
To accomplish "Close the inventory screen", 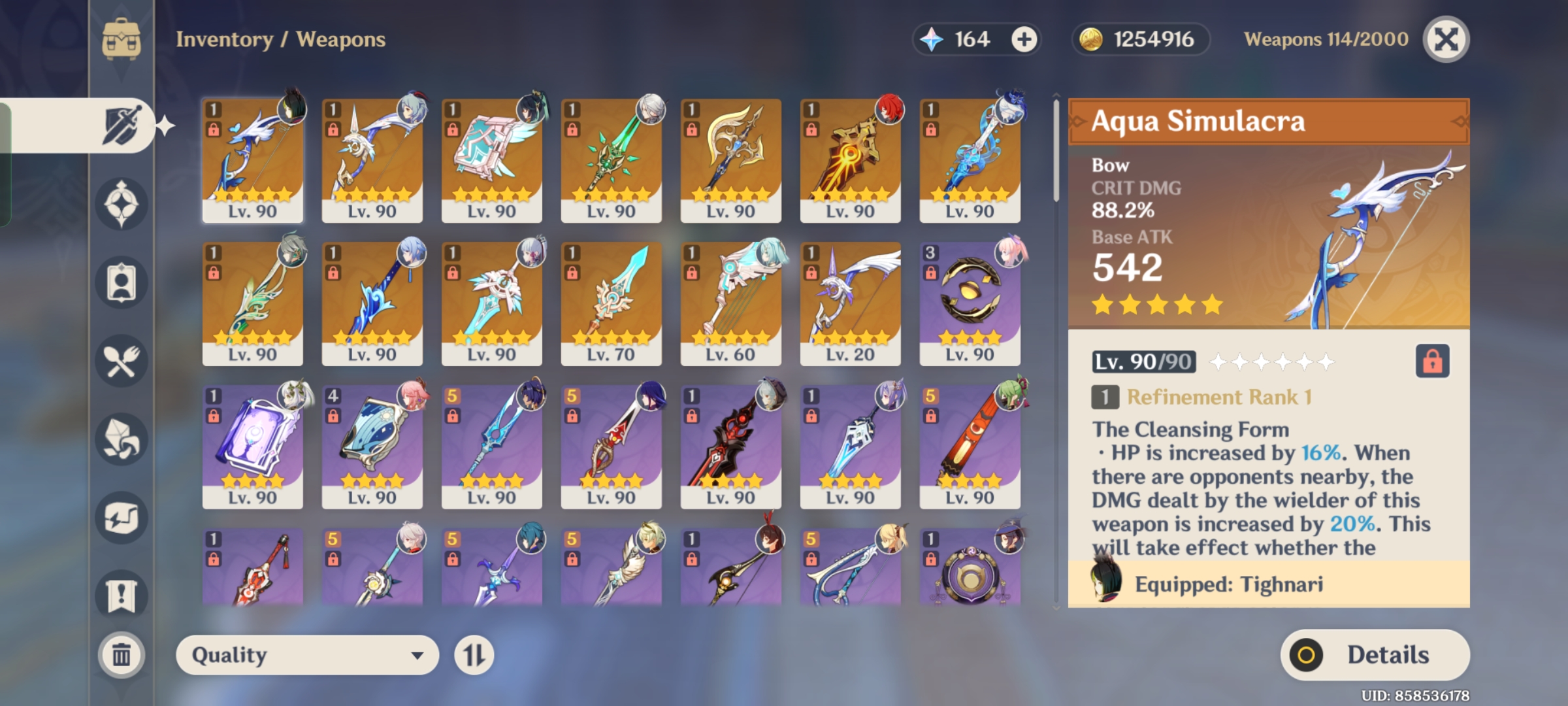I will click(x=1444, y=39).
